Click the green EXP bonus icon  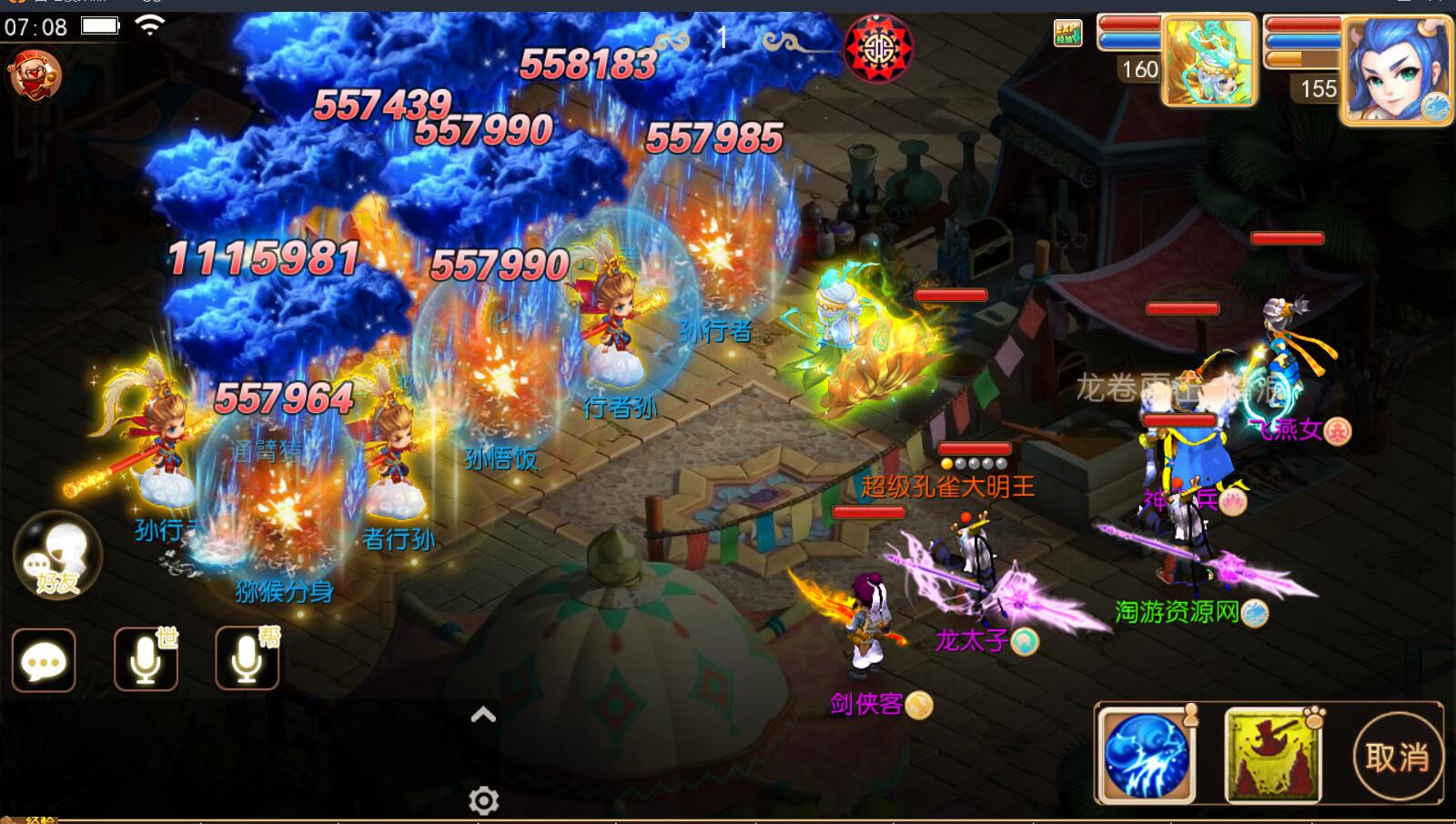pyautogui.click(x=1067, y=34)
